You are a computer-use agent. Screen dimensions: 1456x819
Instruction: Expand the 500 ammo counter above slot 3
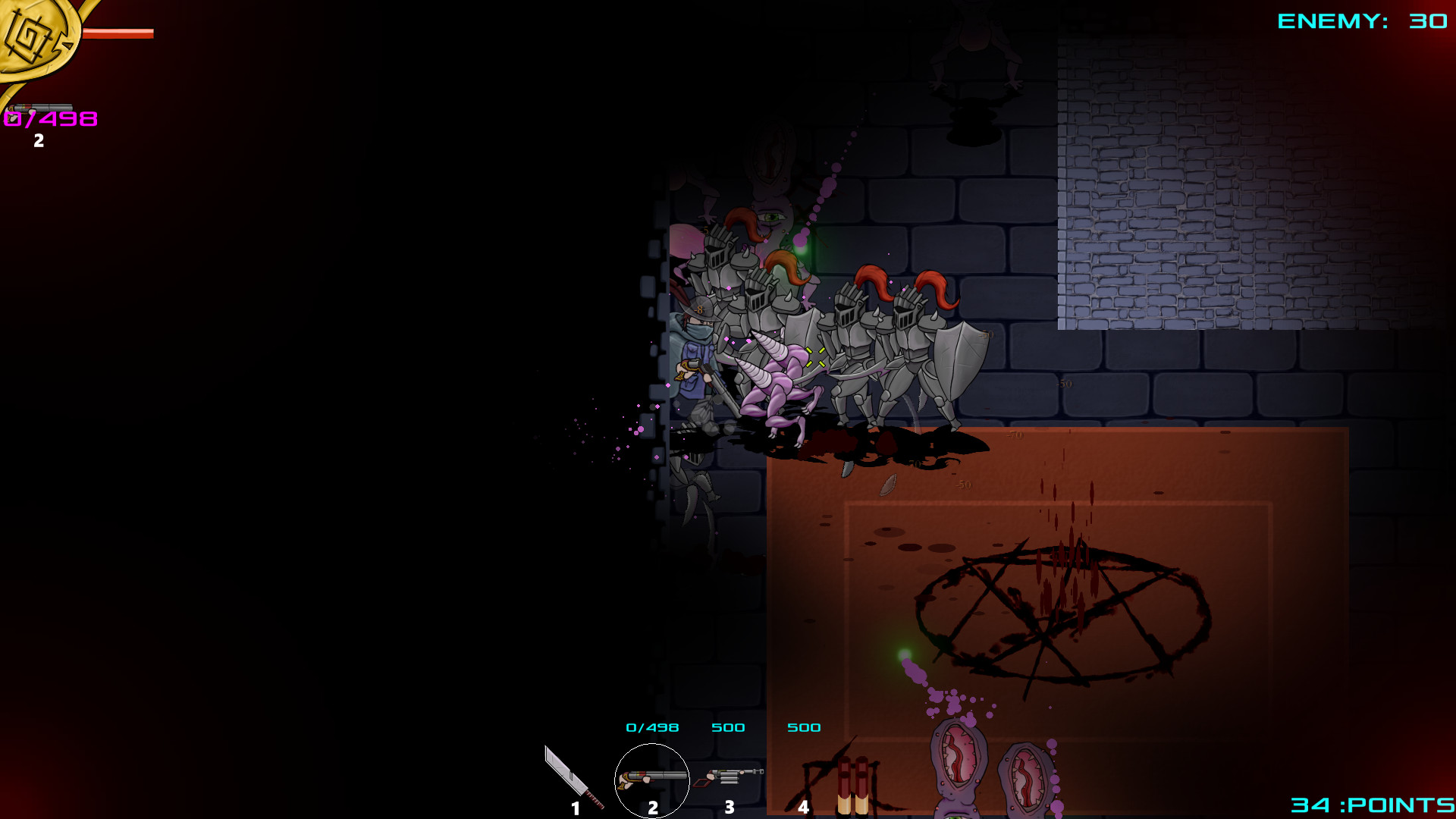(x=728, y=726)
